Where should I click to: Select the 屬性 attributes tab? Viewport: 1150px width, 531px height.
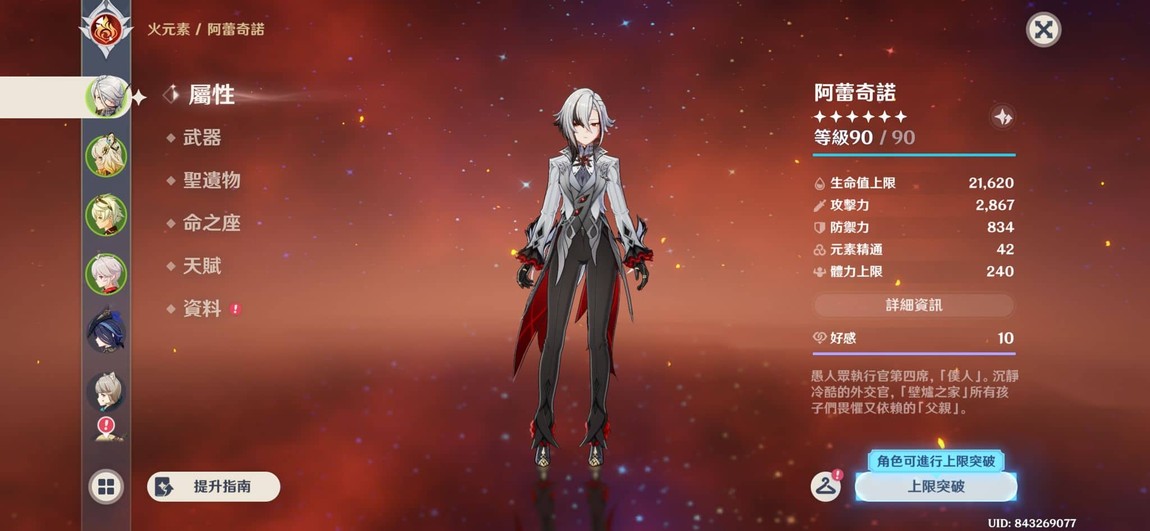[x=210, y=95]
